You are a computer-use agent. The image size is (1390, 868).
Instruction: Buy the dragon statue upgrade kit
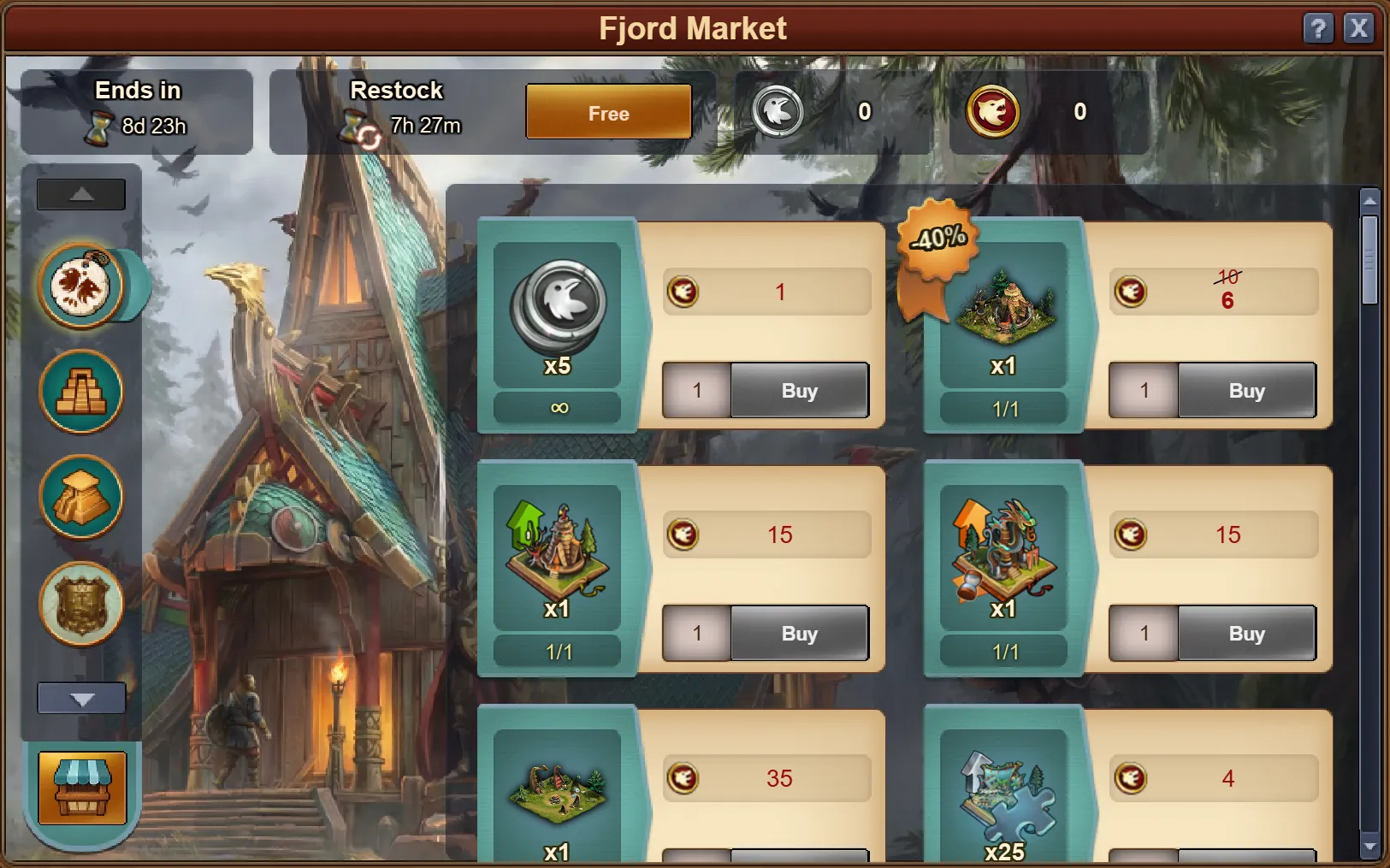[x=1246, y=634]
